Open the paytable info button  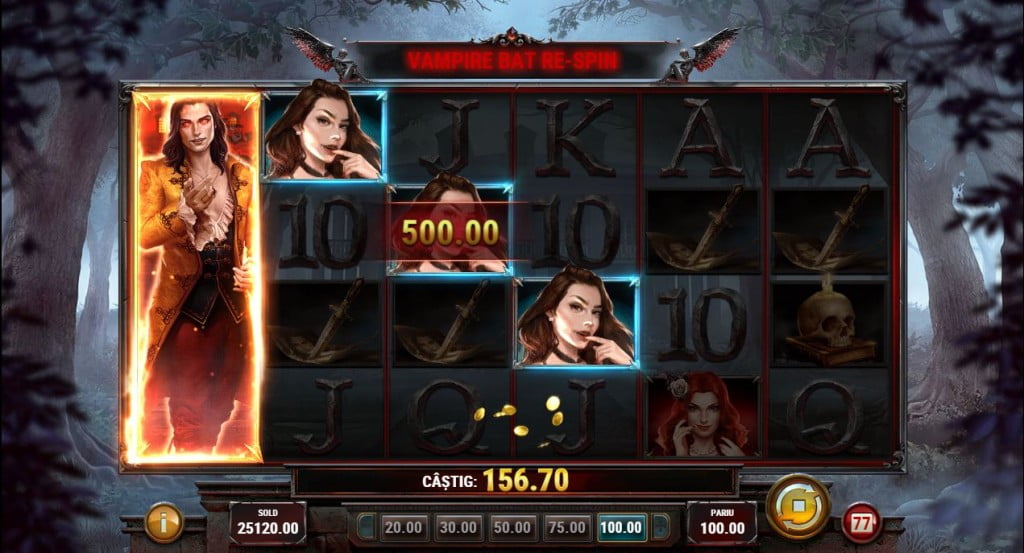164,521
